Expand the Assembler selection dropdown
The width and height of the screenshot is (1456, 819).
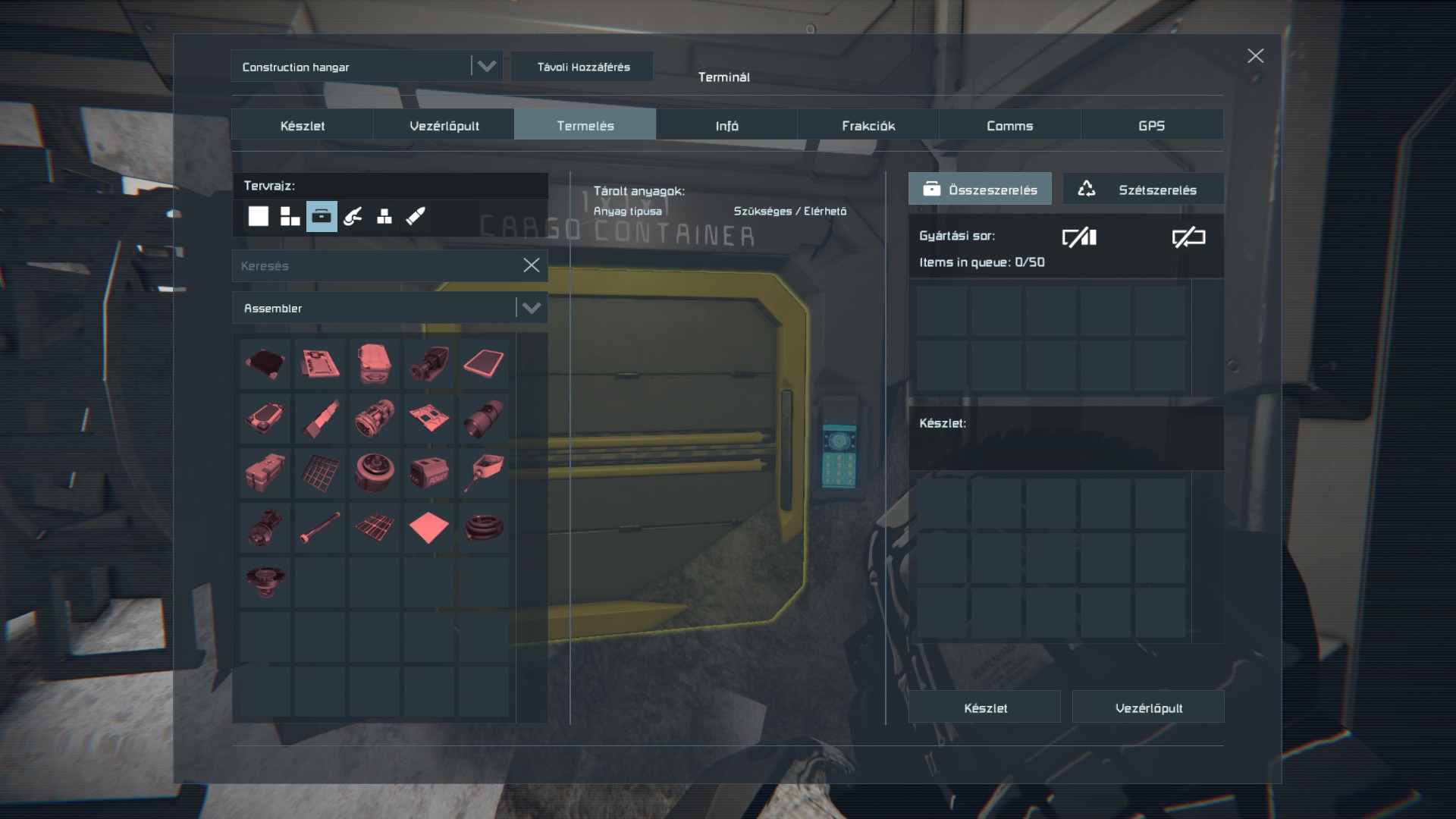532,308
